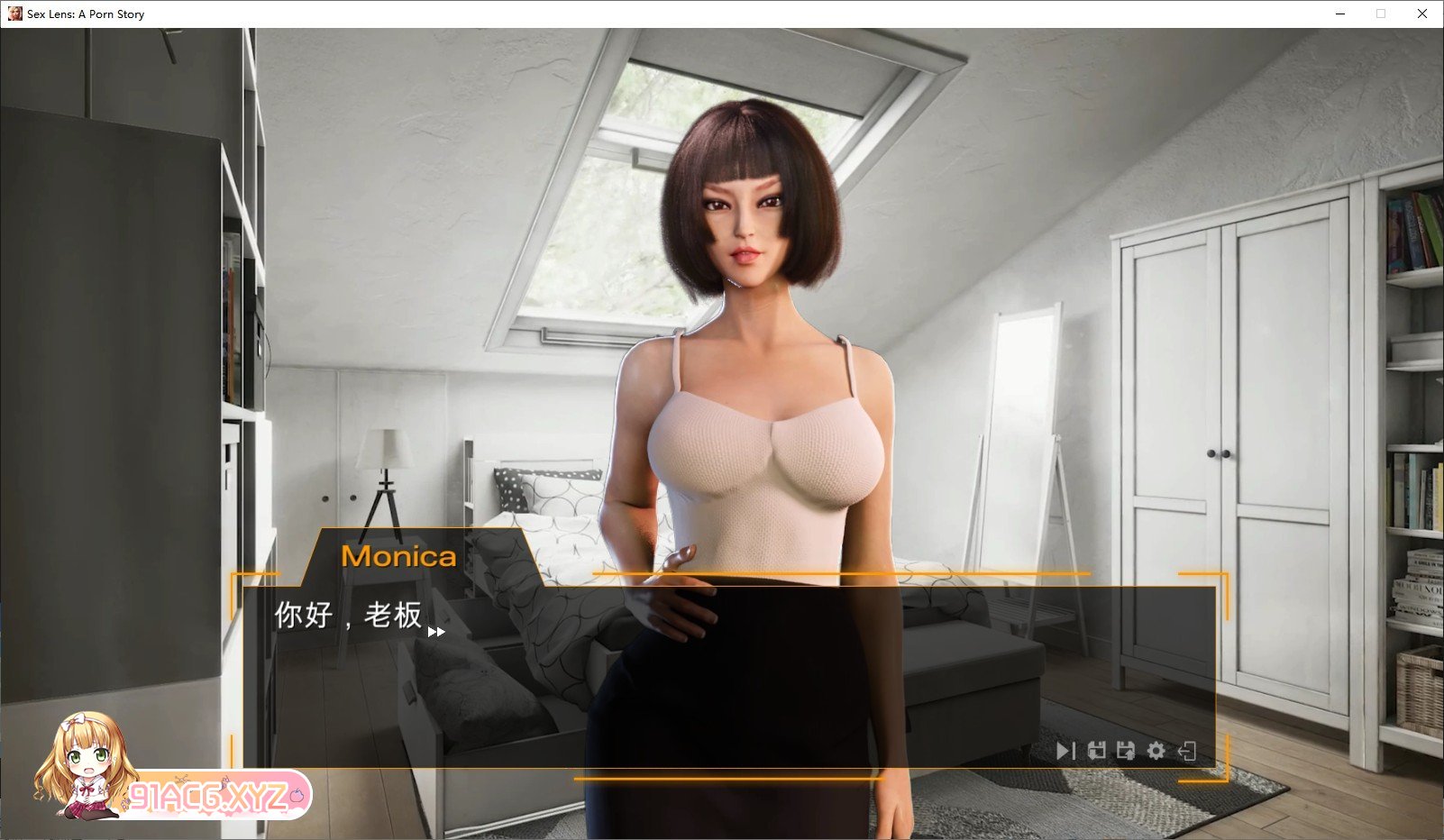Click the title bar text Sex Lens
1444x840 pixels.
(86, 14)
